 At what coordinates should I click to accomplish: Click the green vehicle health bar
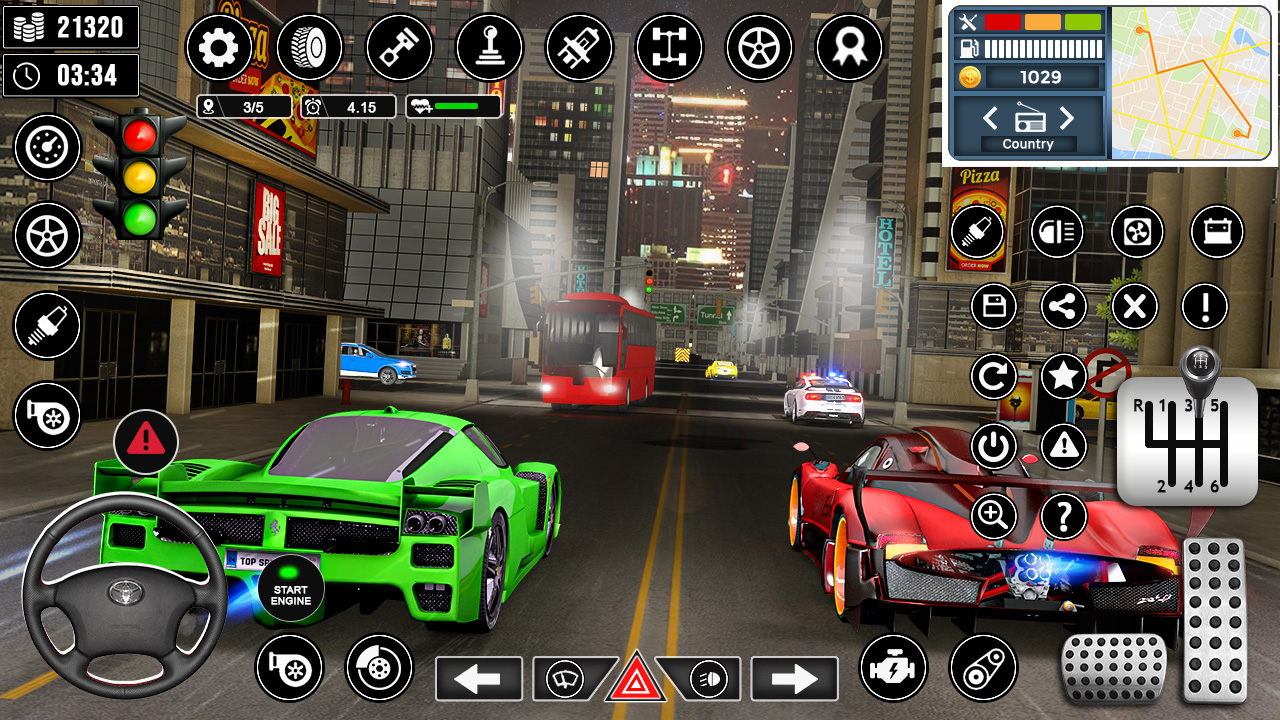(455, 106)
